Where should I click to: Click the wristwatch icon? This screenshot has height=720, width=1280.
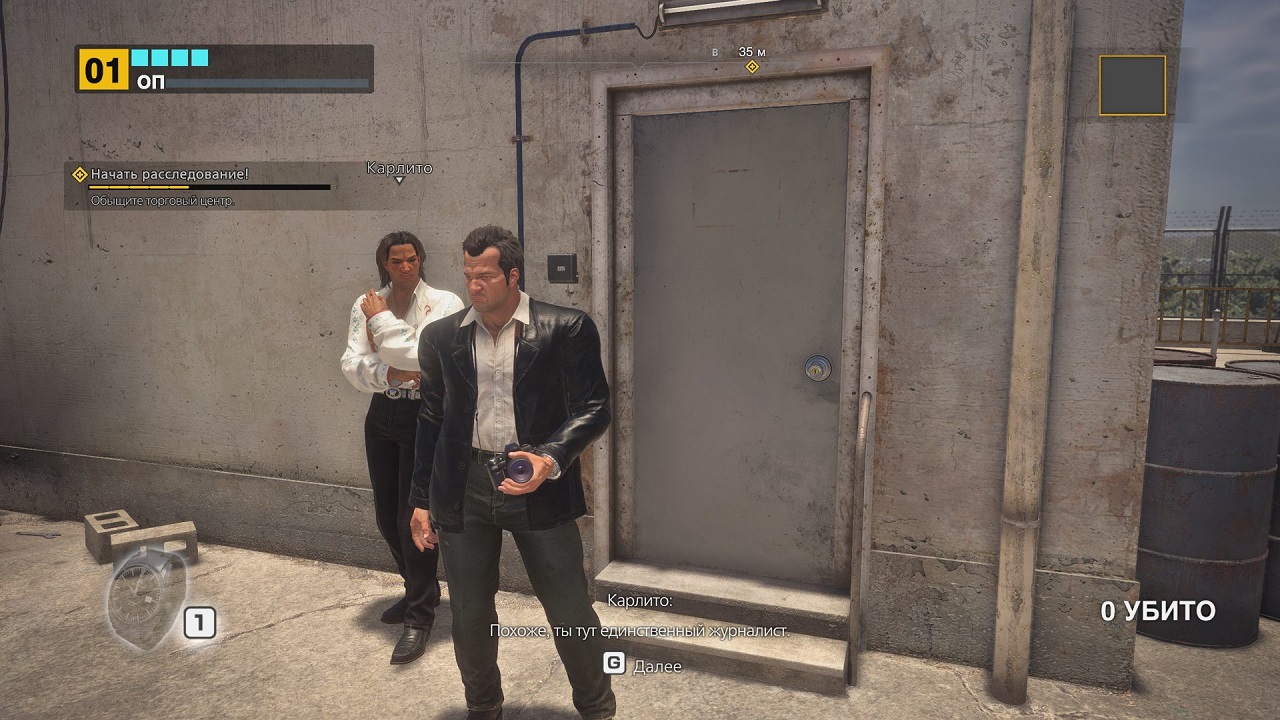point(146,597)
